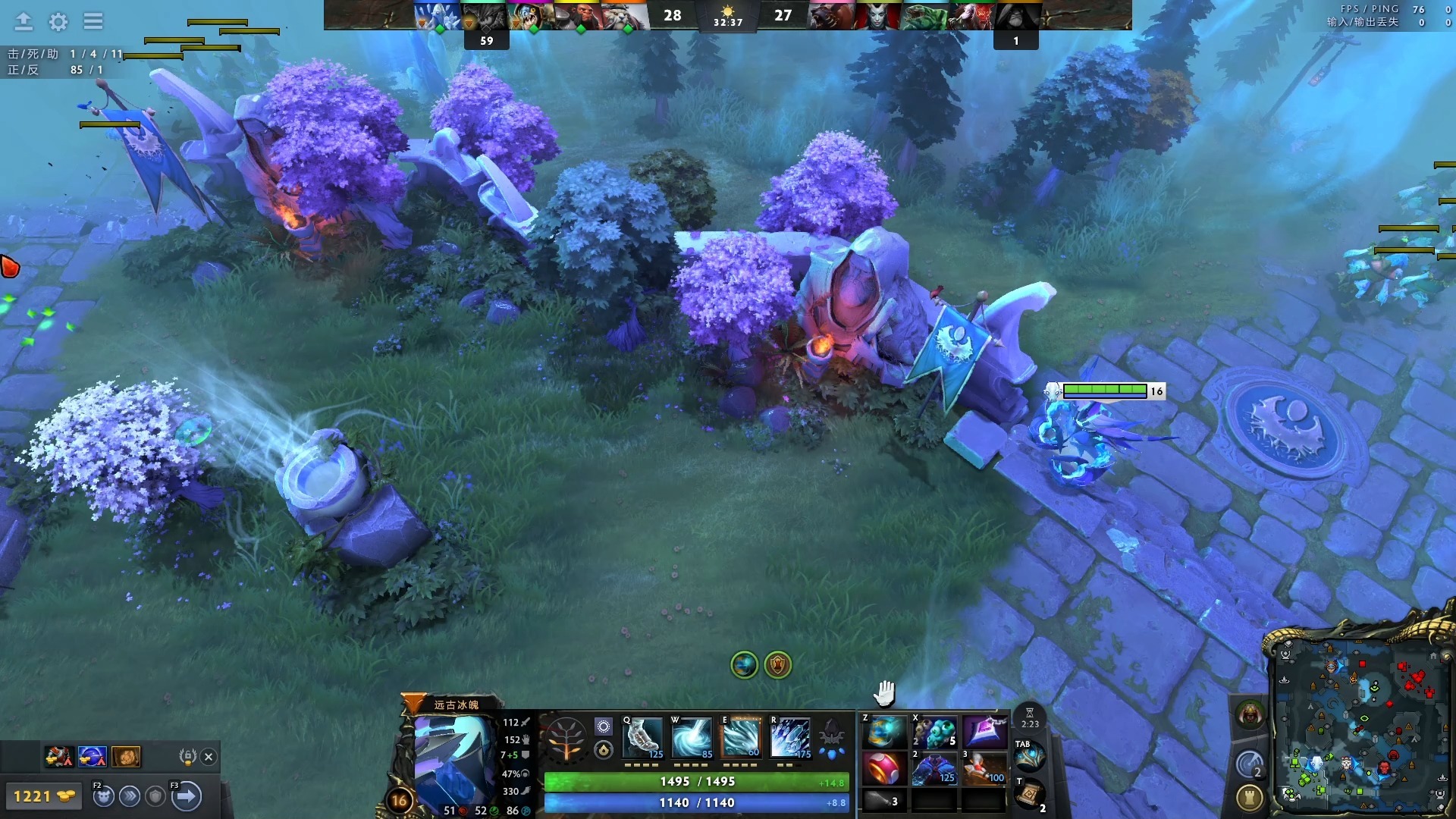
Task: Trigger the Glyph of Fortification tower button
Action: click(x=1249, y=797)
